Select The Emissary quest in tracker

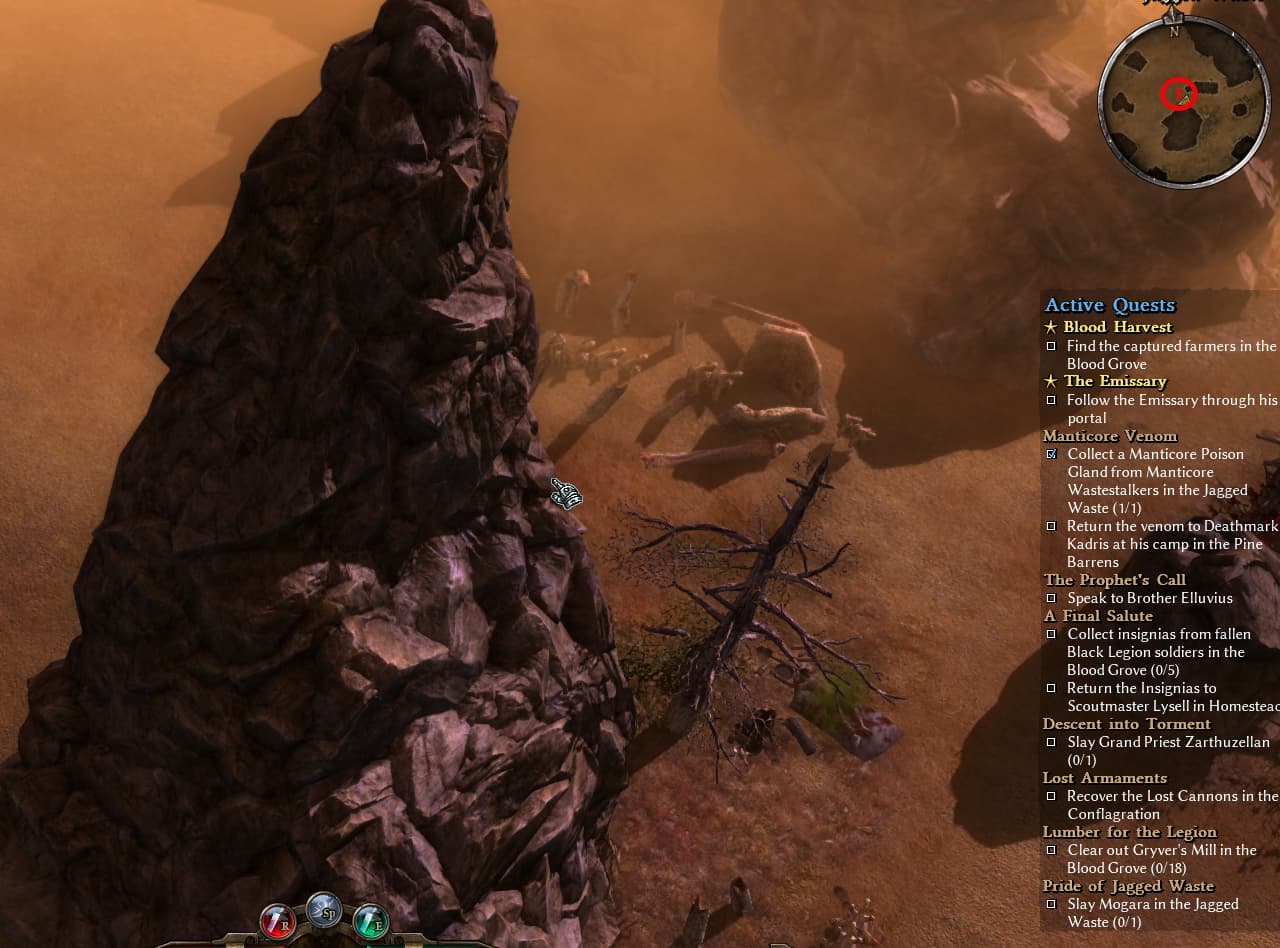pos(1115,381)
